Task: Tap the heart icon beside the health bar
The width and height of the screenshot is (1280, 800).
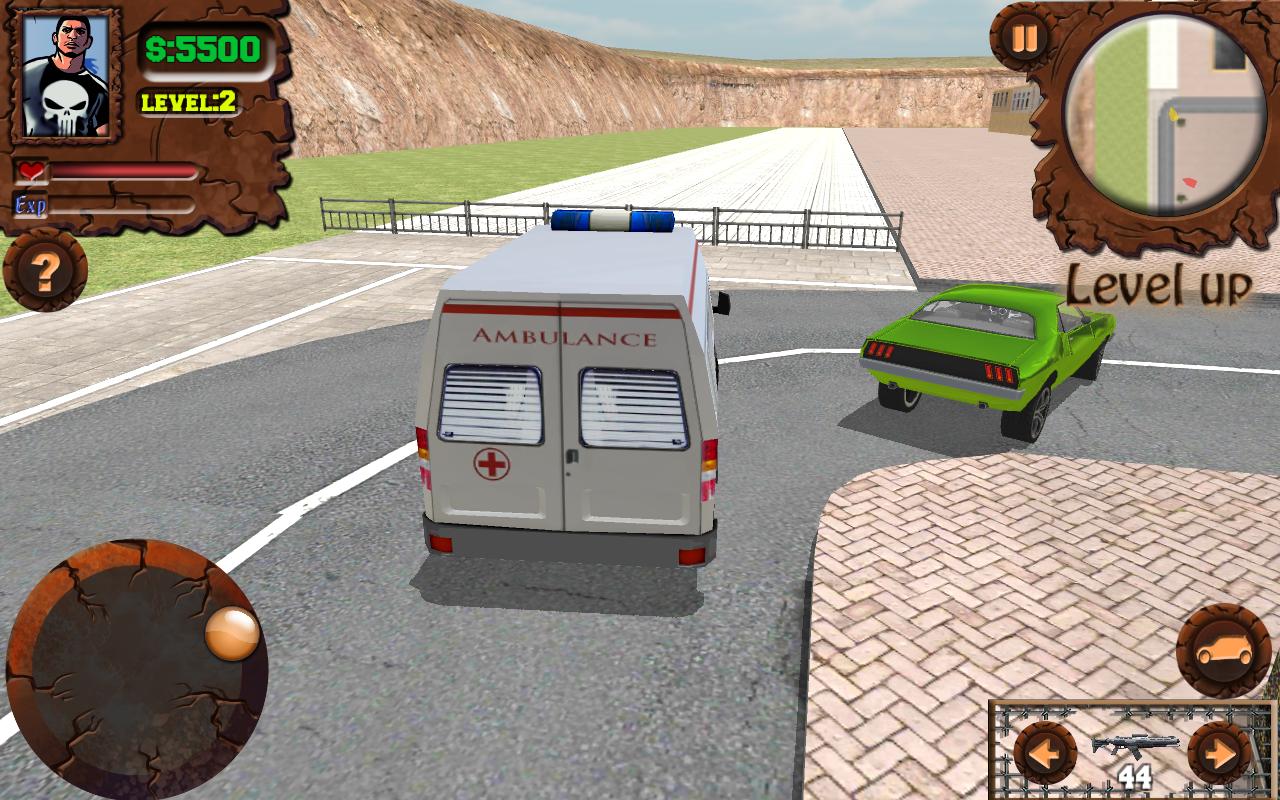Action: [29, 170]
